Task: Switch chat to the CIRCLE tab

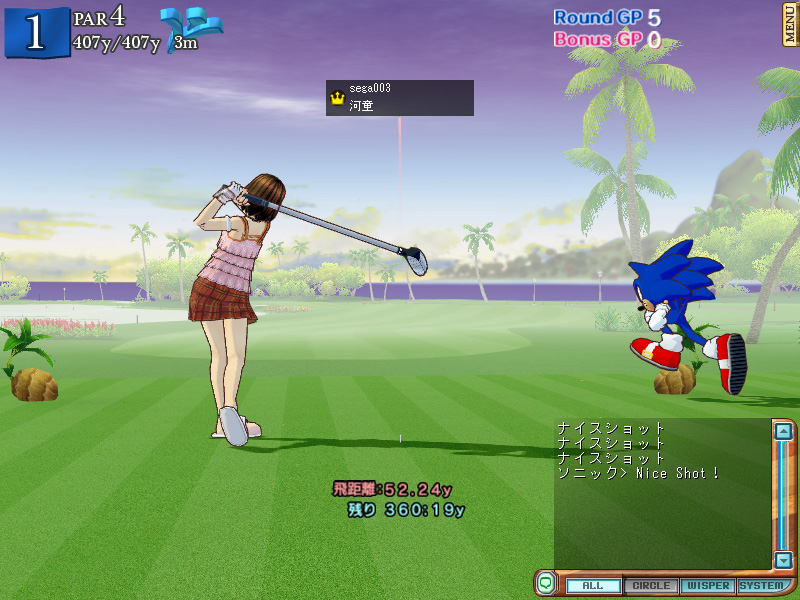Action: tap(652, 586)
